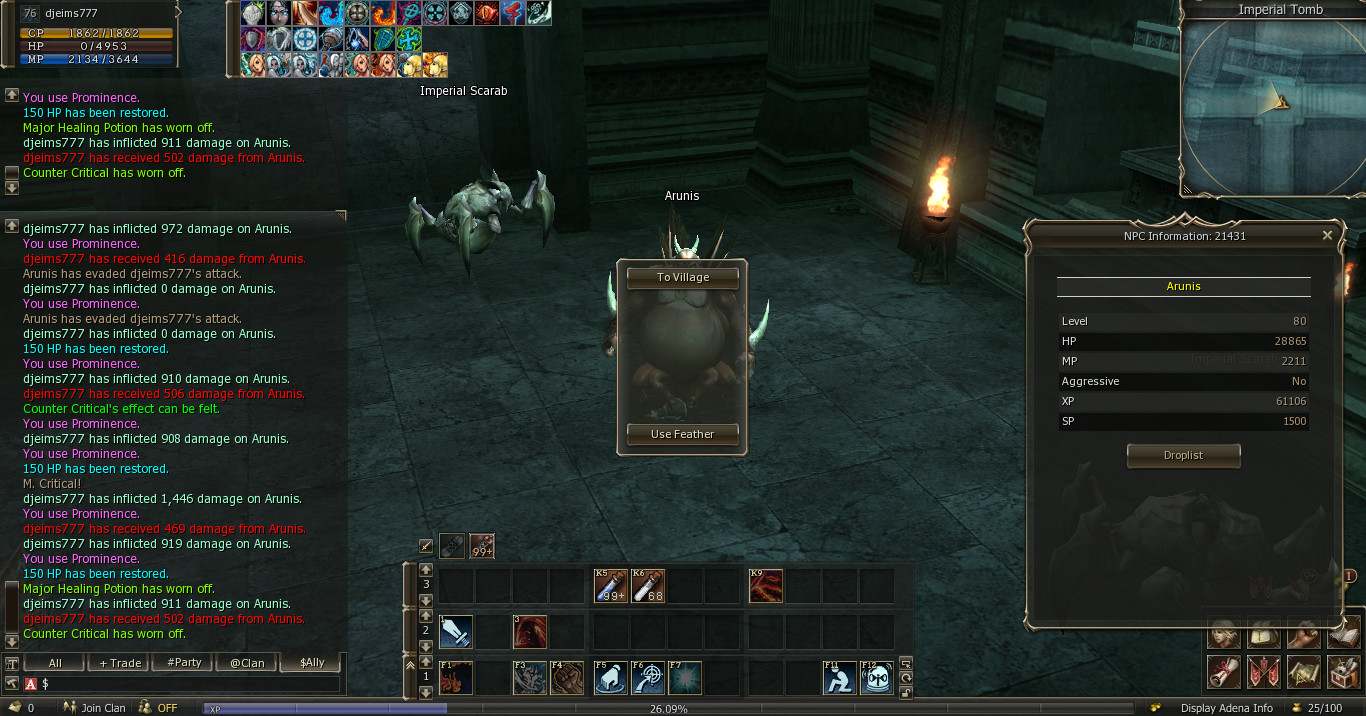
Task: Use the target crosshair action in F6
Action: pyautogui.click(x=648, y=678)
